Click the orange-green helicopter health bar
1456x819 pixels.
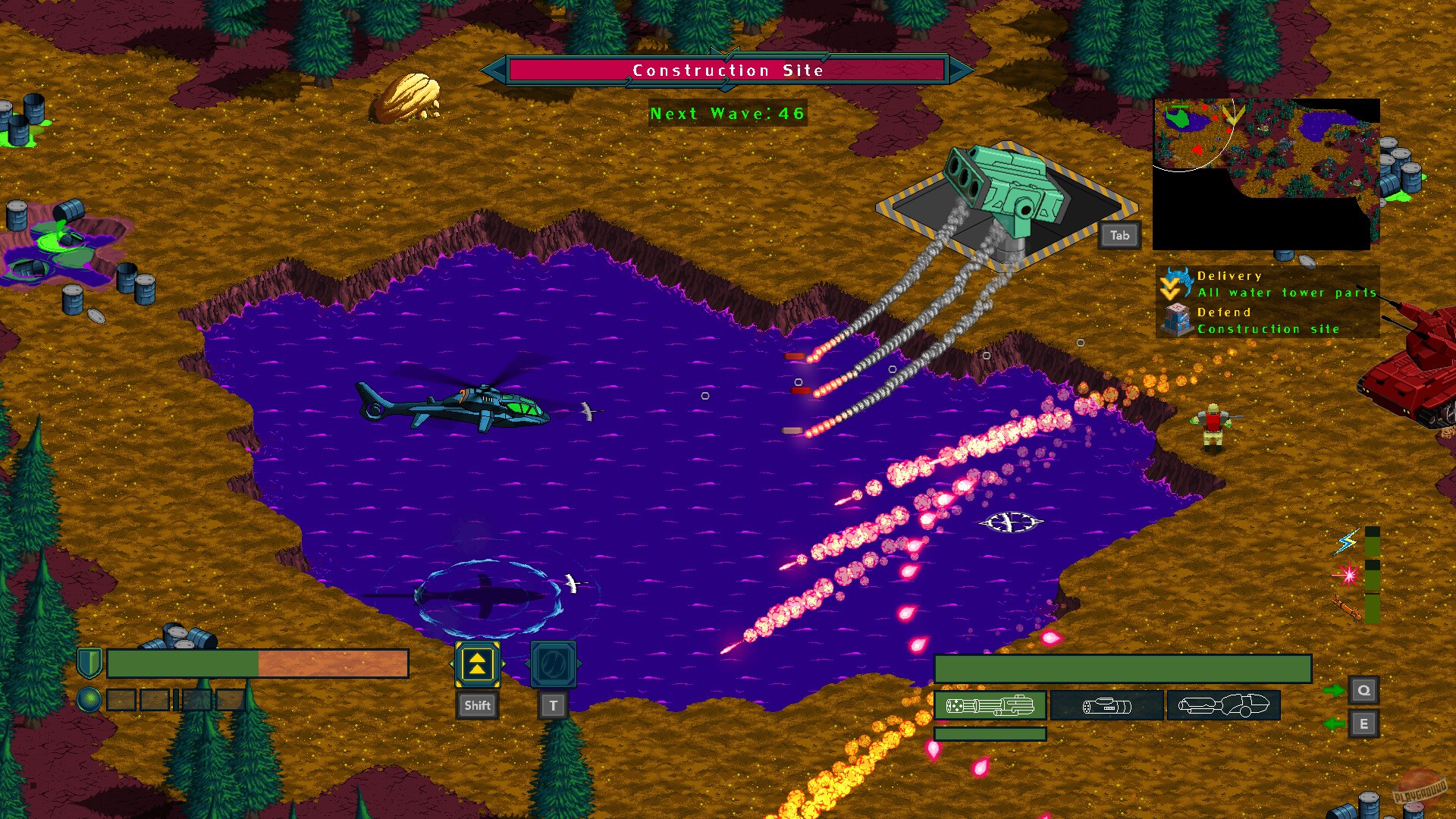[x=258, y=663]
